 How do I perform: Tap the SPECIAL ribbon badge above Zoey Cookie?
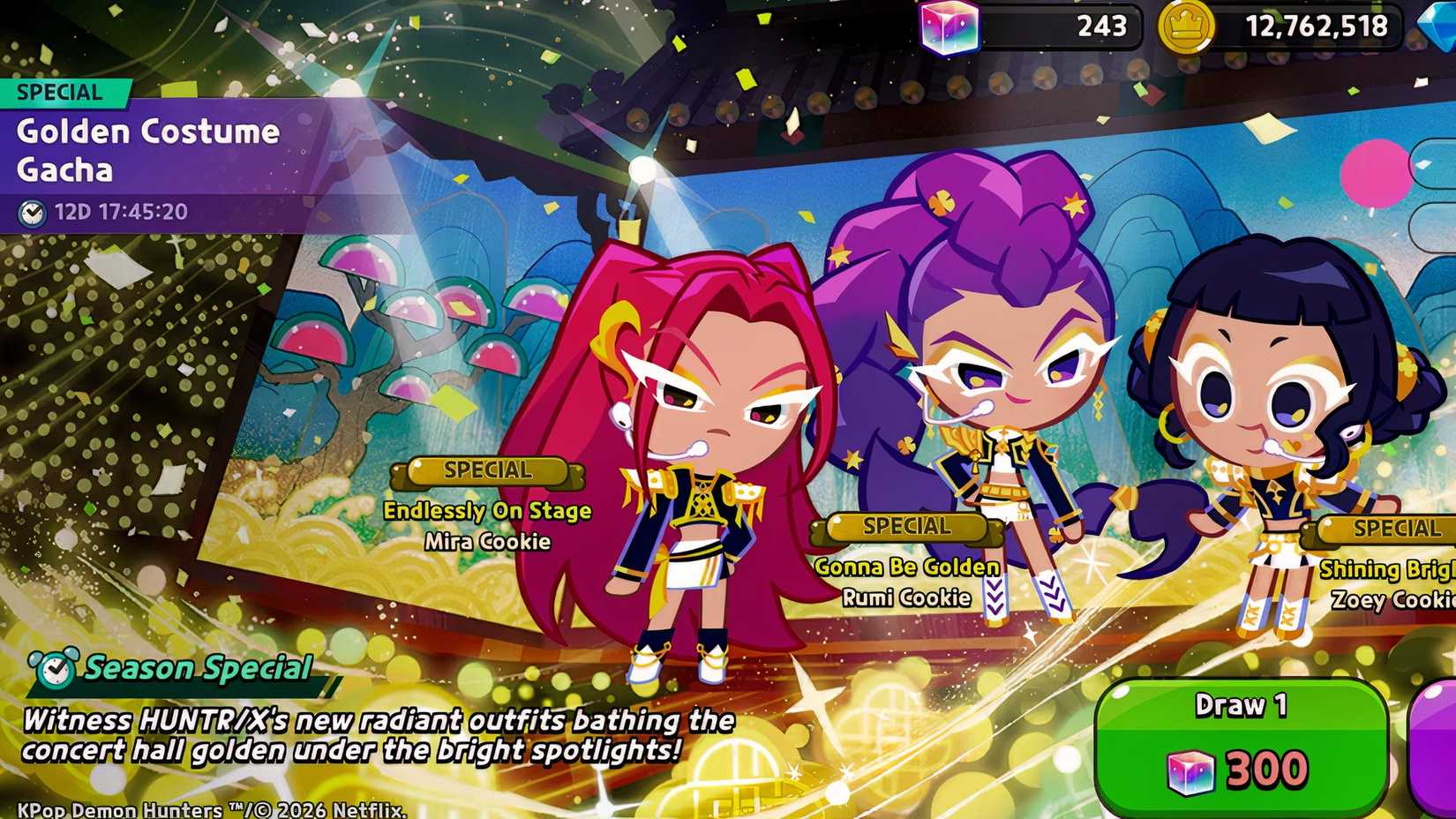tap(1391, 530)
